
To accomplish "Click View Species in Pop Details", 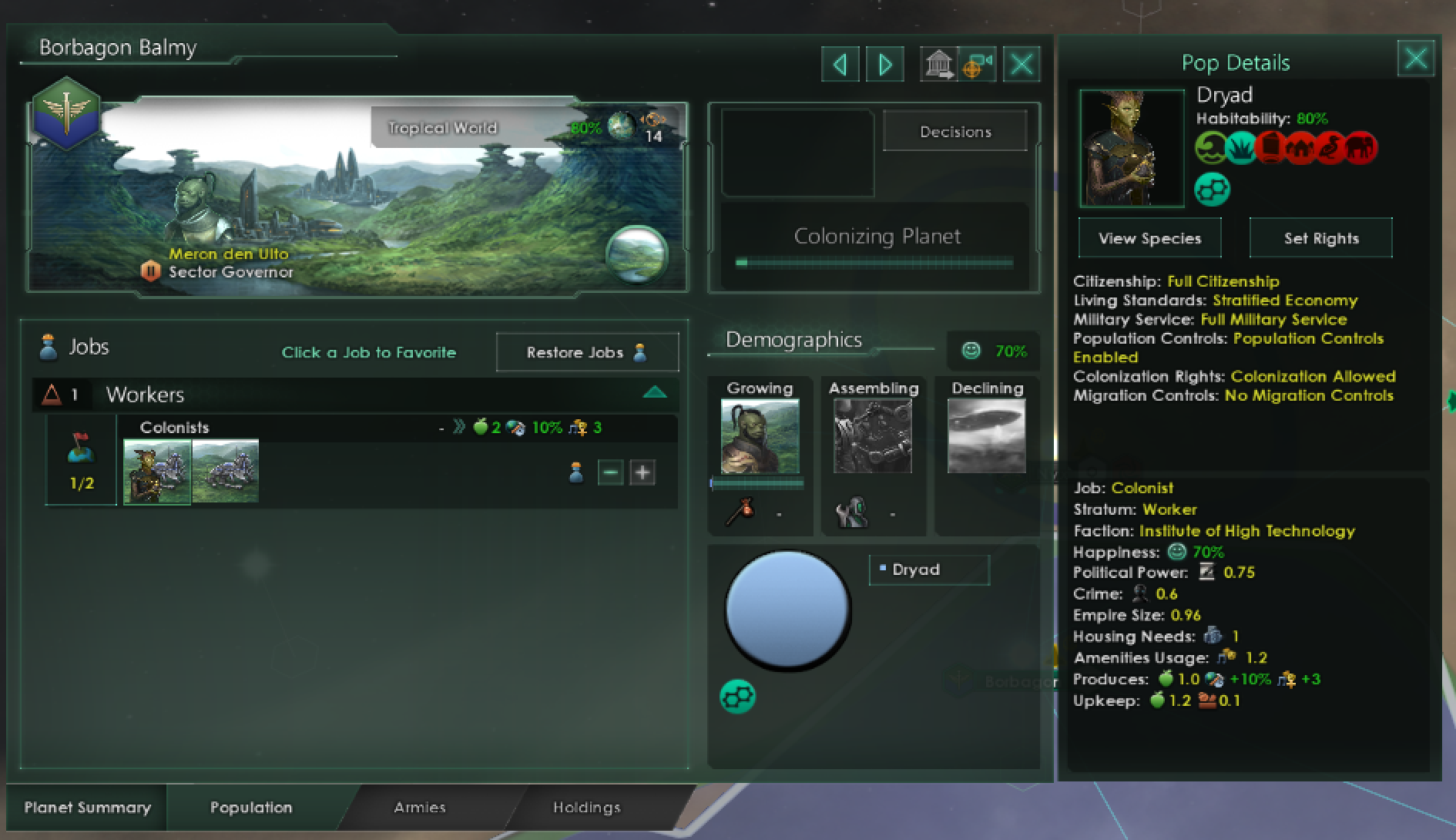I will 1149,237.
